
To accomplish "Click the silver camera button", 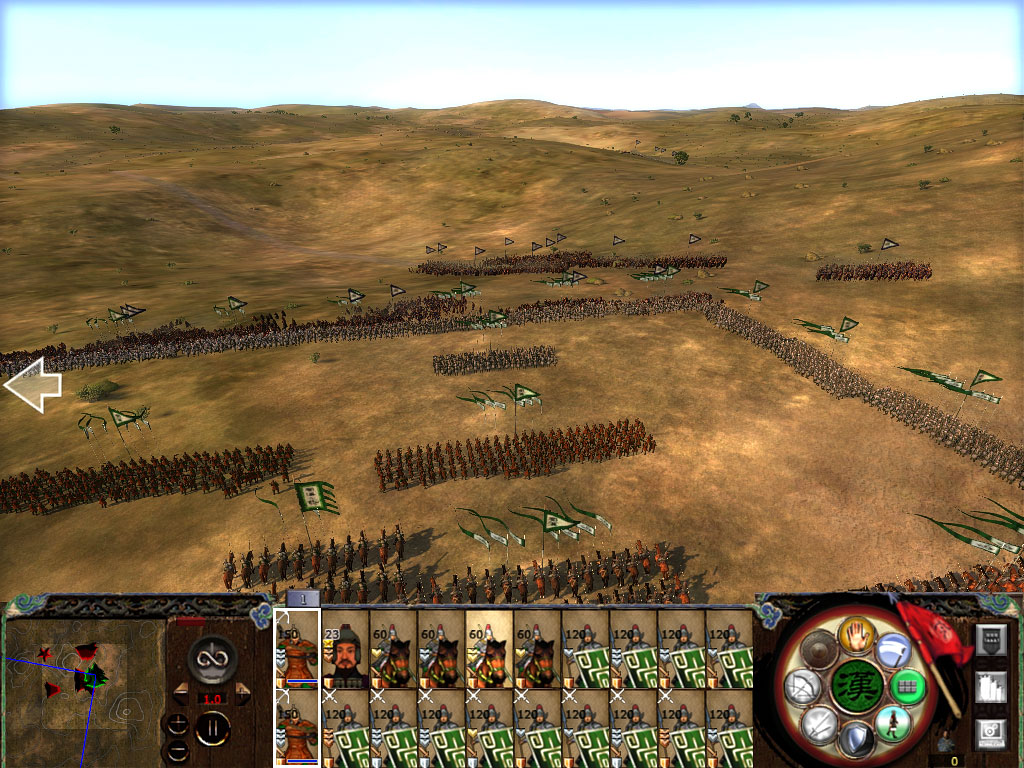I will [990, 733].
